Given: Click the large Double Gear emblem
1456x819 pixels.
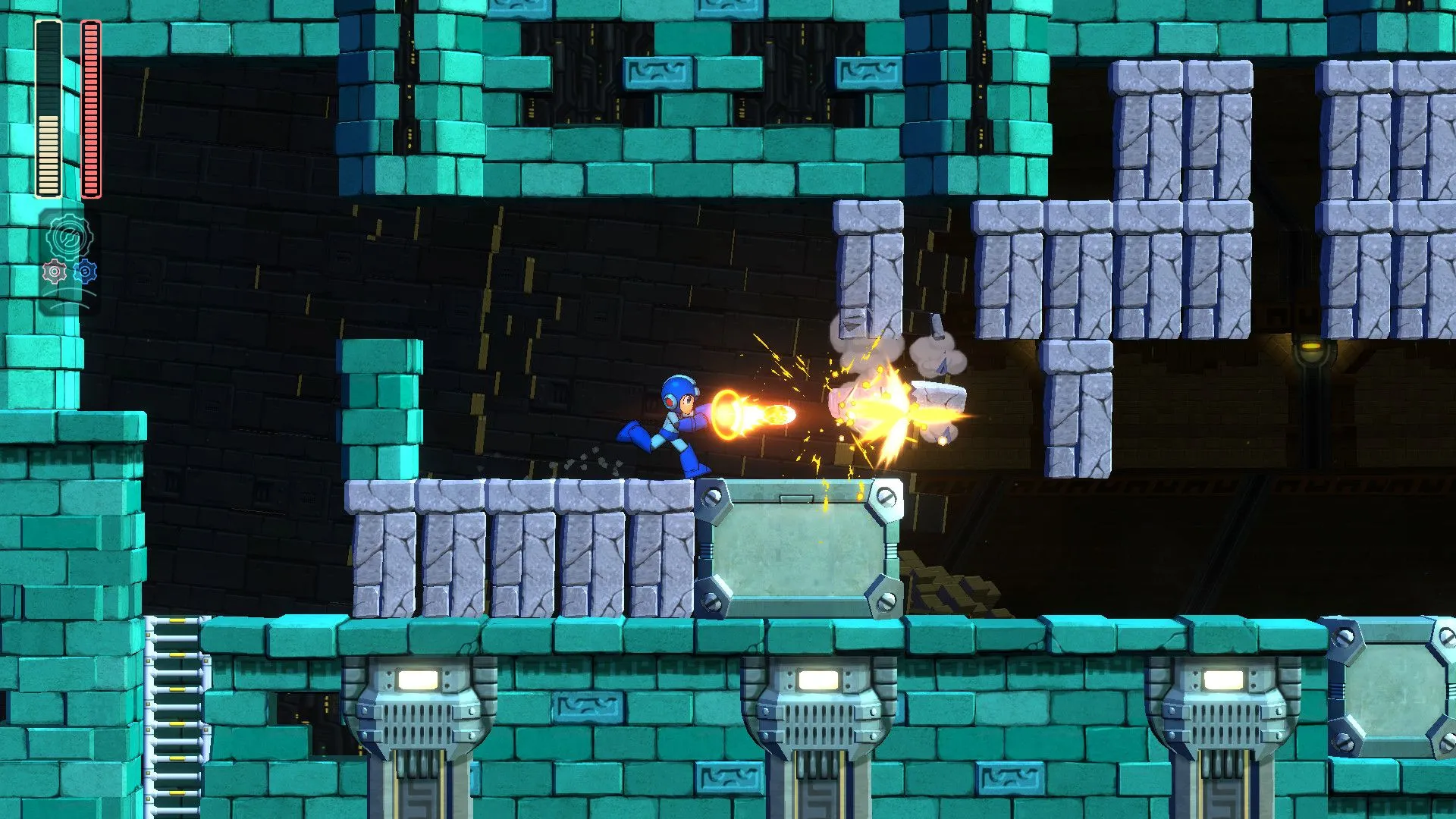Looking at the screenshot, I should tap(69, 235).
